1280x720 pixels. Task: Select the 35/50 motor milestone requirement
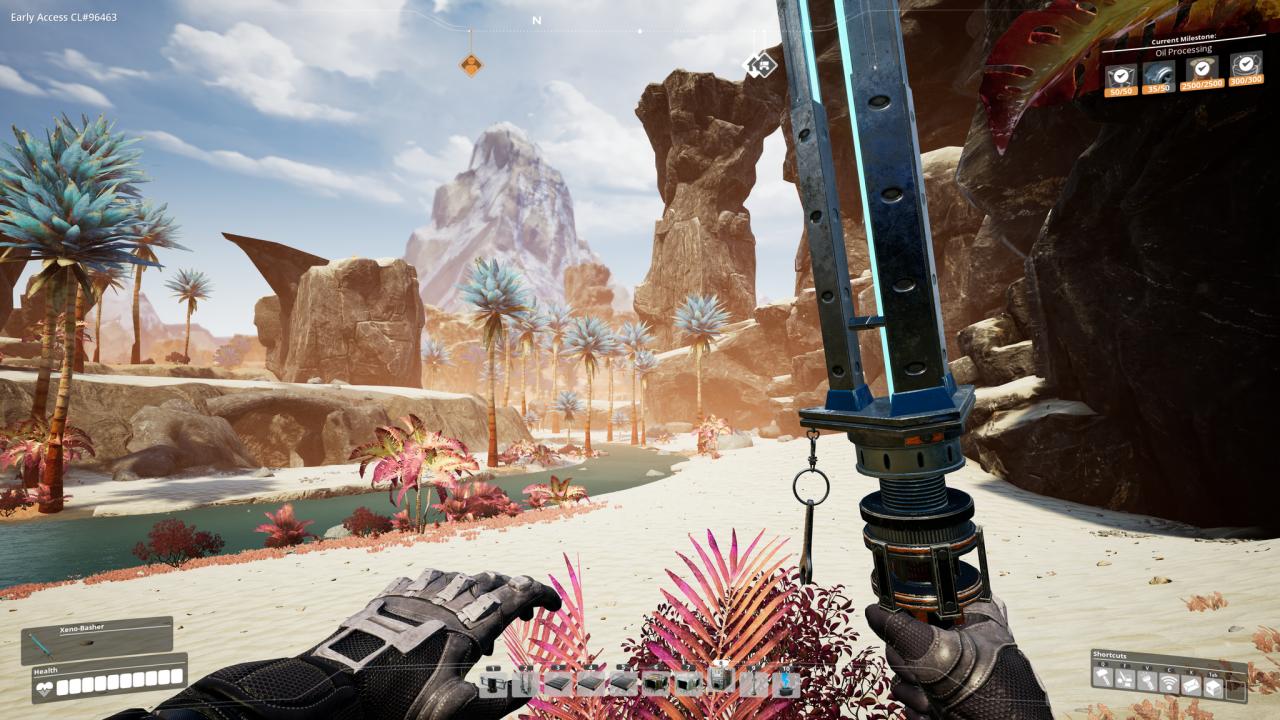1157,74
